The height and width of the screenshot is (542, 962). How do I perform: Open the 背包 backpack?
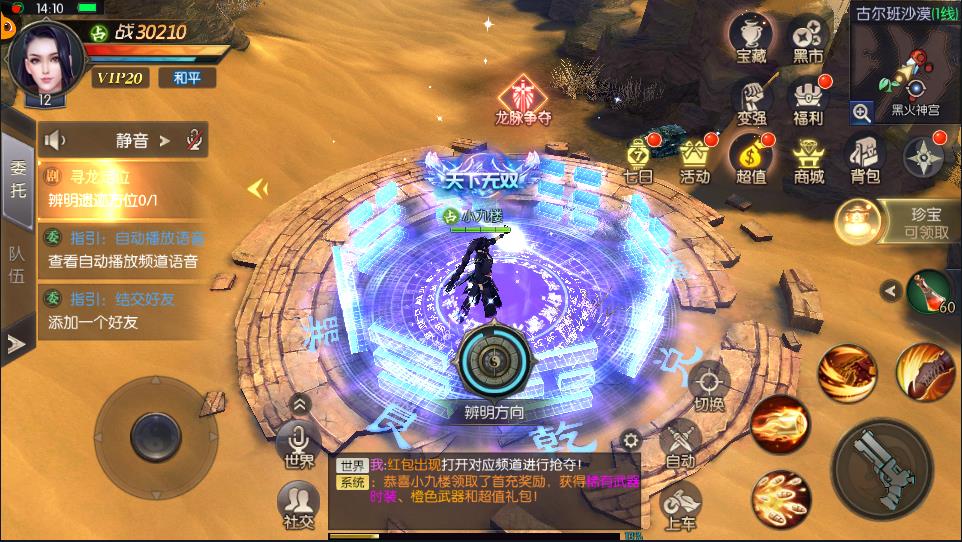click(865, 159)
